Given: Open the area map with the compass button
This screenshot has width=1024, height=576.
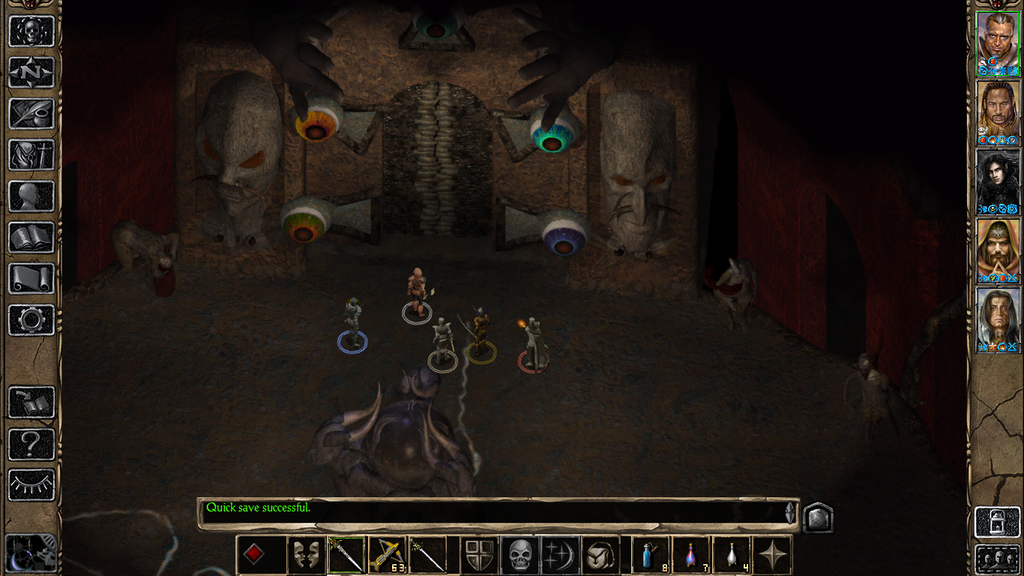Looking at the screenshot, I should (x=30, y=71).
